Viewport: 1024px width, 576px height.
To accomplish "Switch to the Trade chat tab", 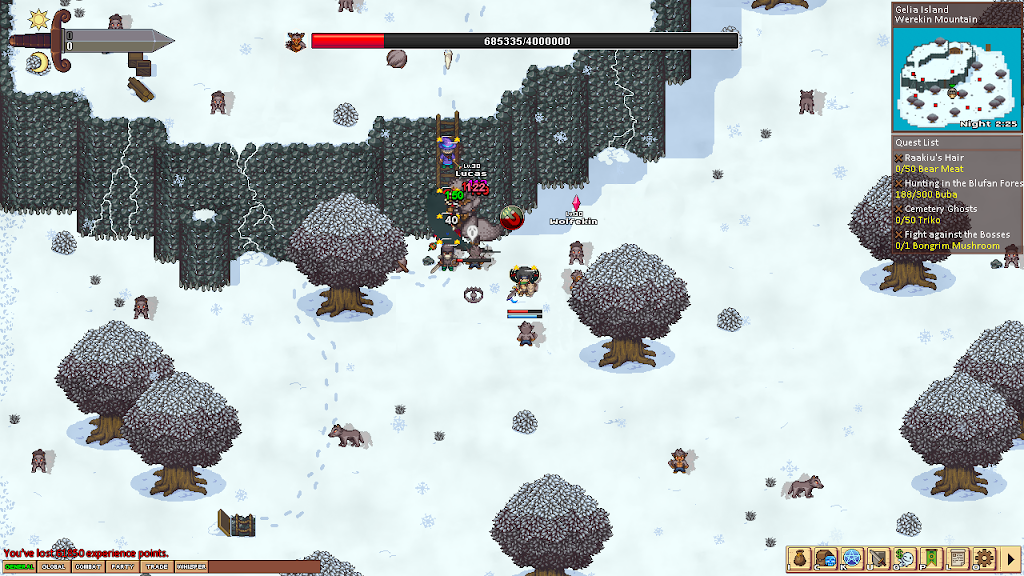I will click(x=156, y=567).
